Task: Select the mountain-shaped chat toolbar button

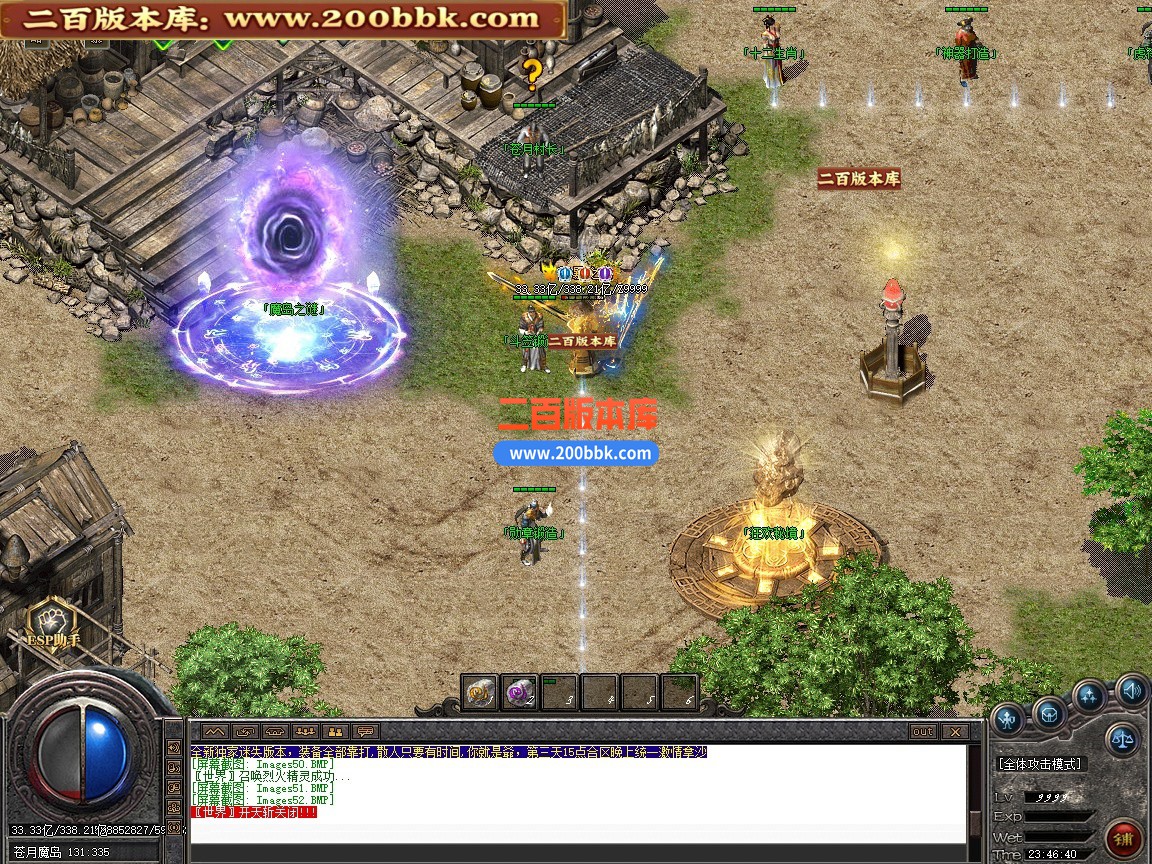Action: (215, 732)
